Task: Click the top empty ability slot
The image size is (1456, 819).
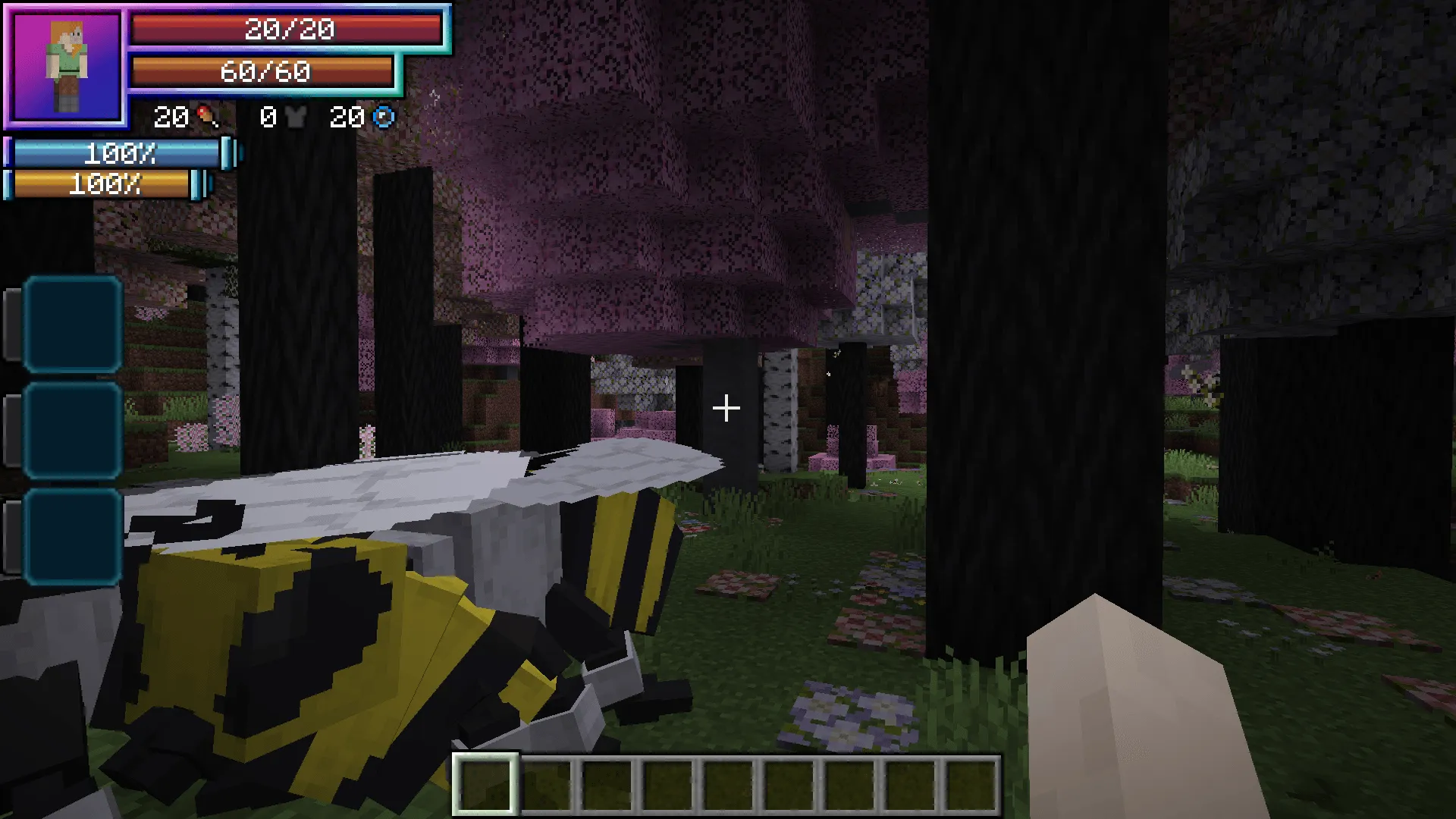Action: pos(72,325)
